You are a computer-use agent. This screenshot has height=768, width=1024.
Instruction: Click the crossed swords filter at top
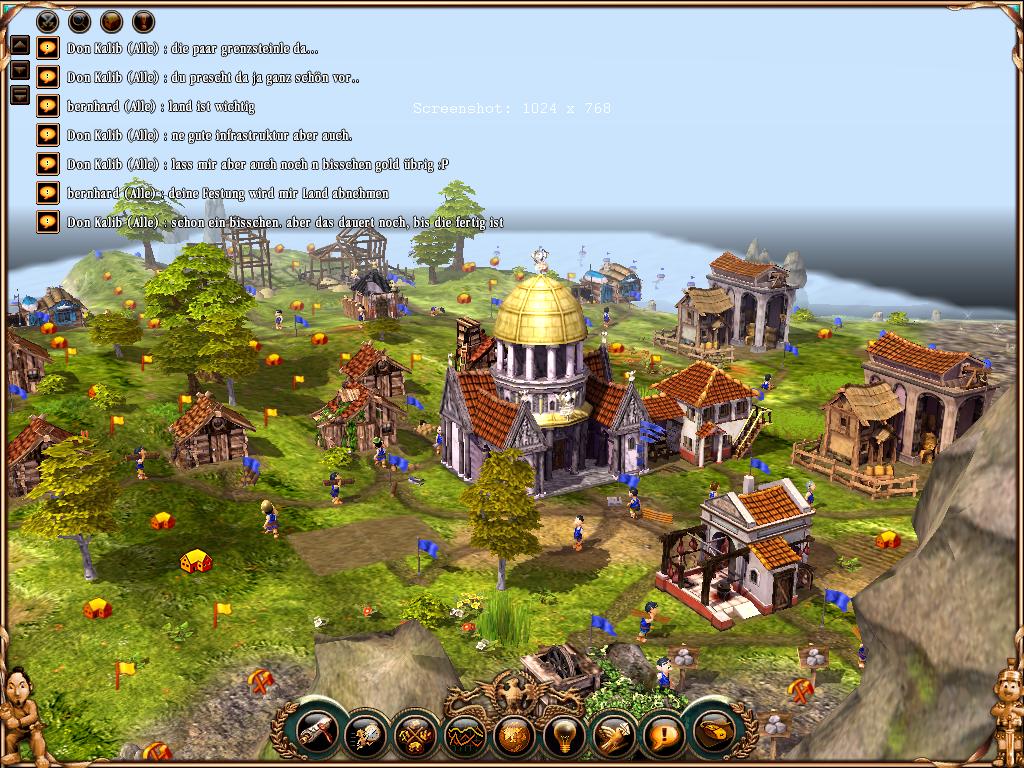click(47, 21)
